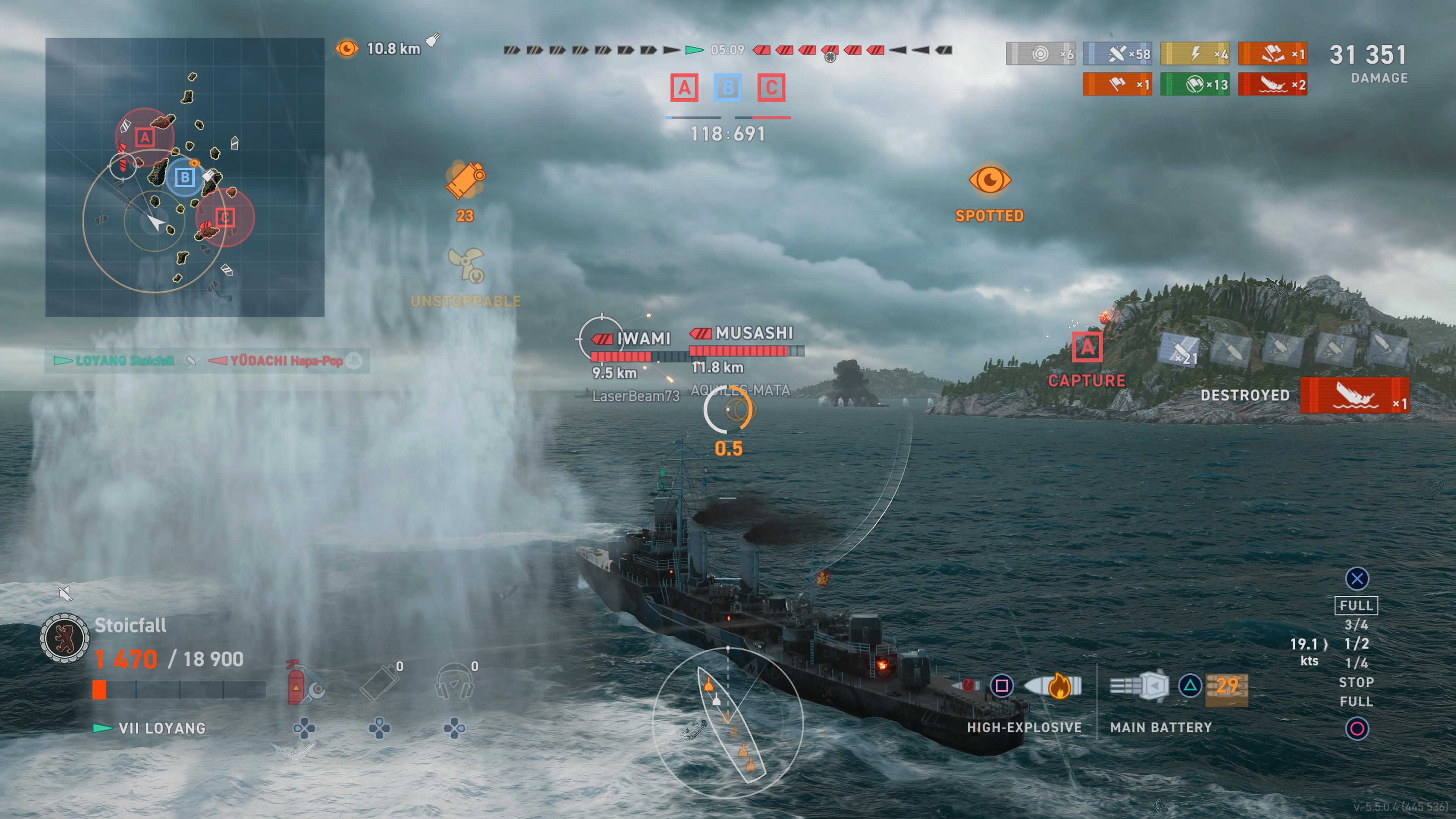Click the orange Spotted eye indicator
The image size is (1456, 819).
[x=989, y=180]
